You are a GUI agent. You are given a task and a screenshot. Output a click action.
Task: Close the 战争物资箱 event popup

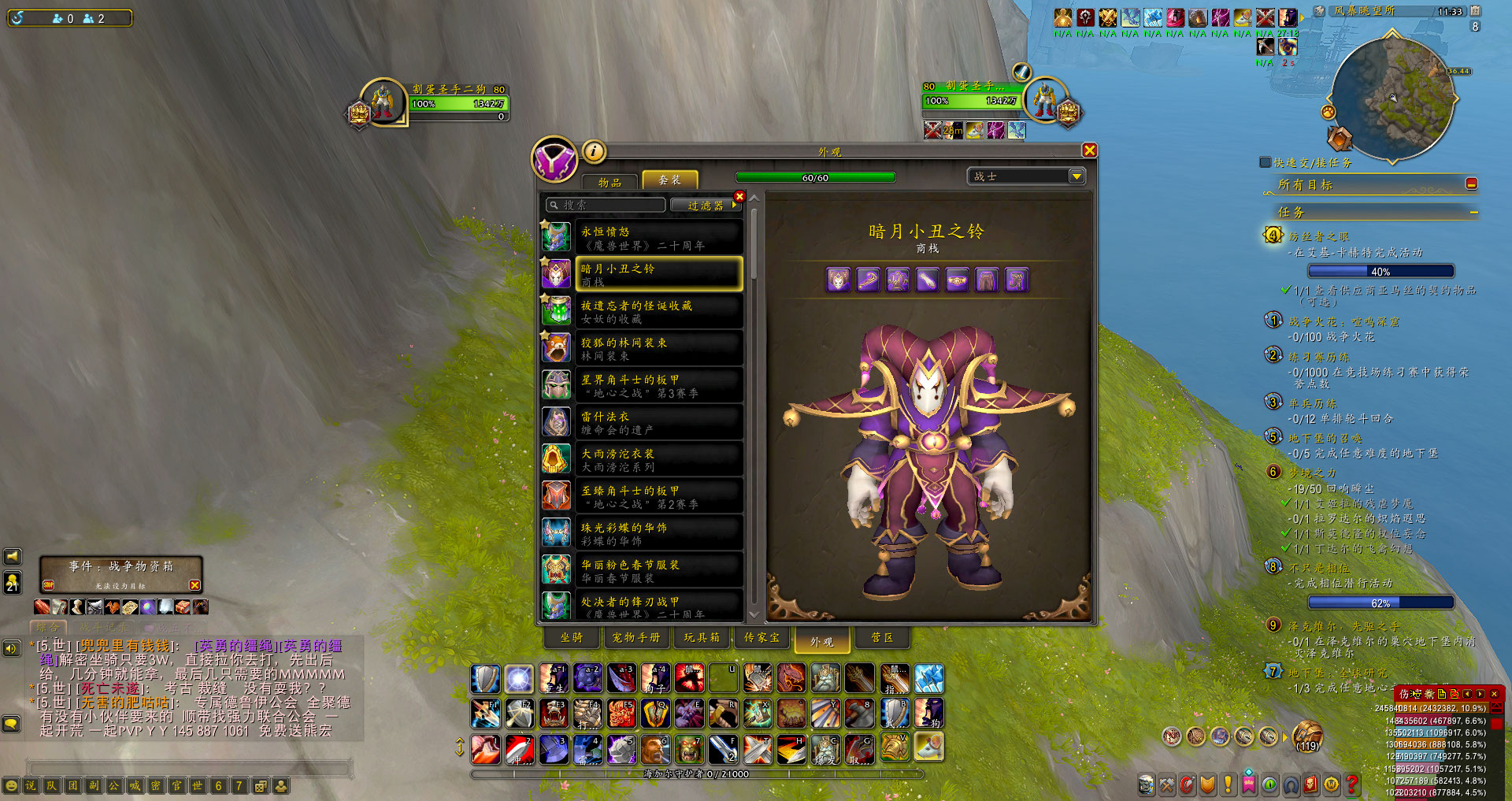click(195, 585)
